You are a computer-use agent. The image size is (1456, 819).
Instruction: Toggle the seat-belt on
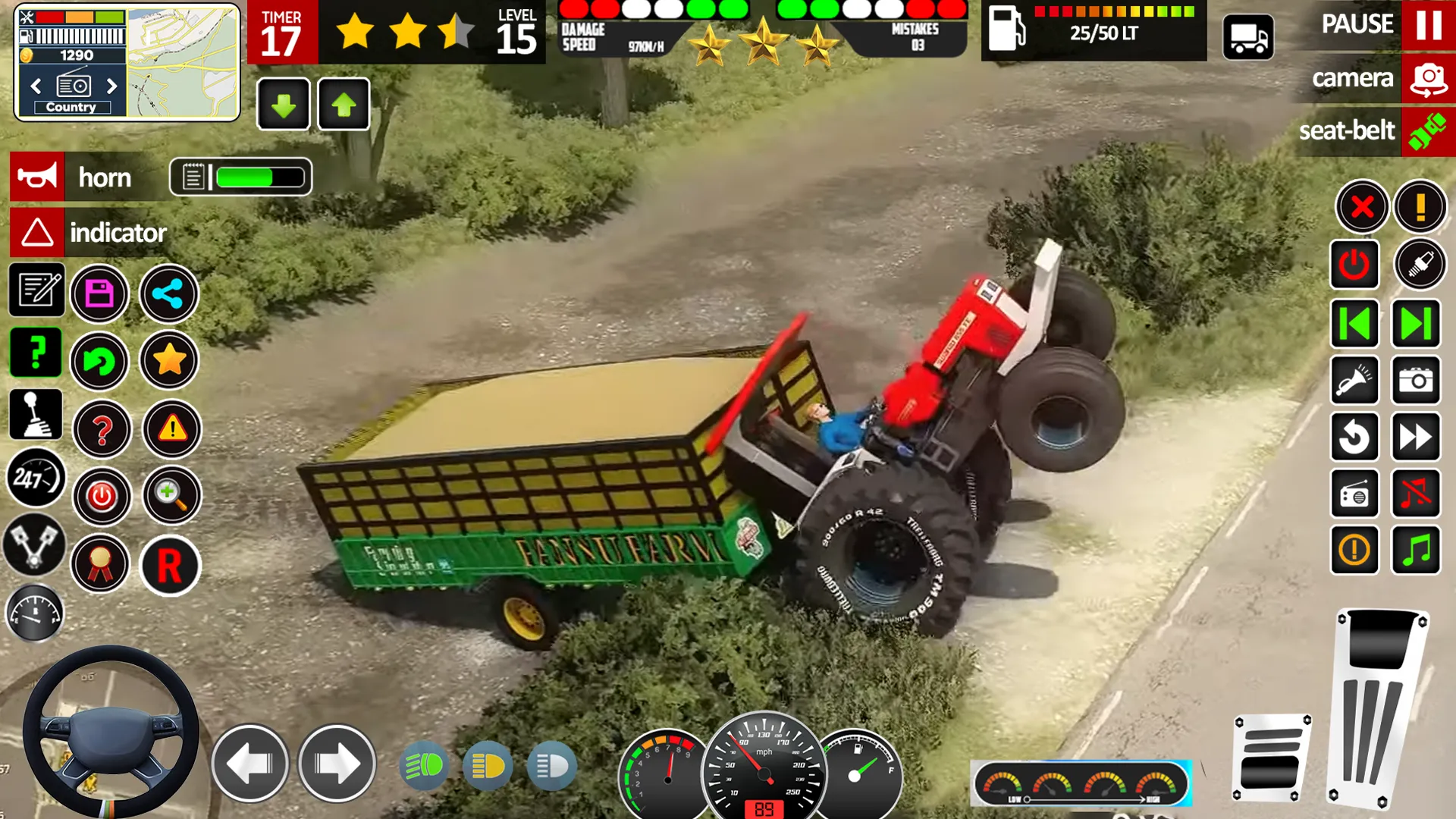[x=1429, y=131]
